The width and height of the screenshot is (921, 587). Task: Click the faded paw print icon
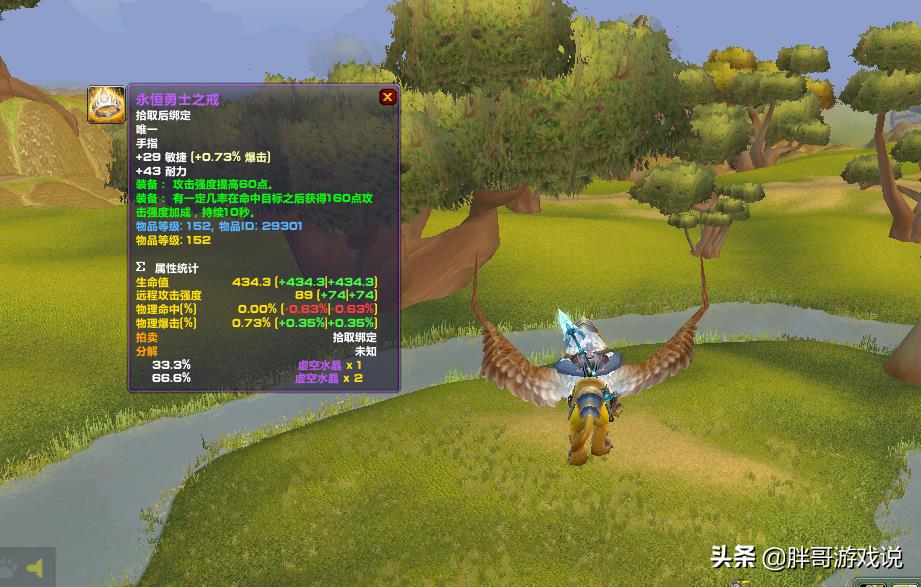[9, 566]
